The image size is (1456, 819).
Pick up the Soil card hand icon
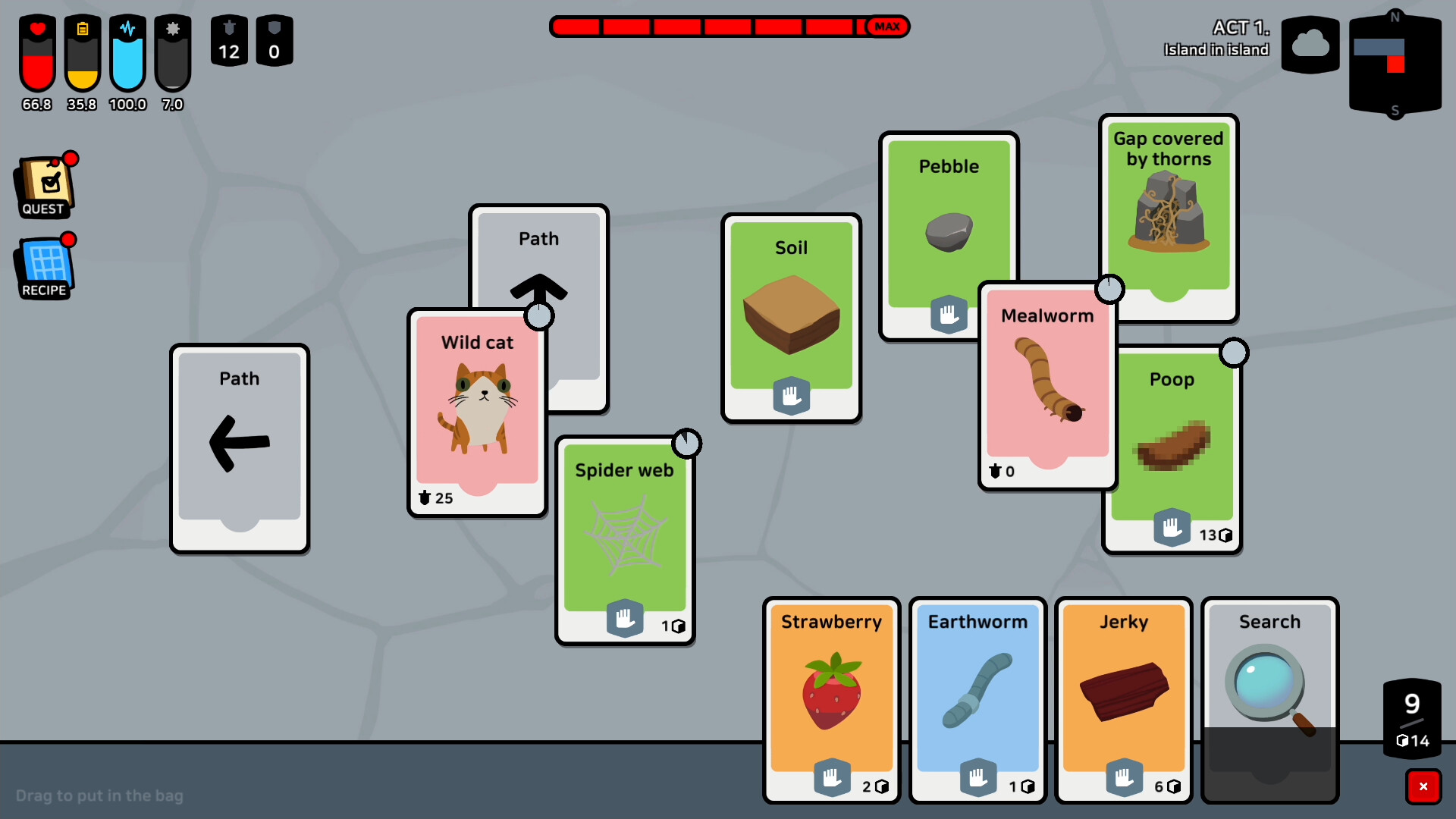click(791, 396)
